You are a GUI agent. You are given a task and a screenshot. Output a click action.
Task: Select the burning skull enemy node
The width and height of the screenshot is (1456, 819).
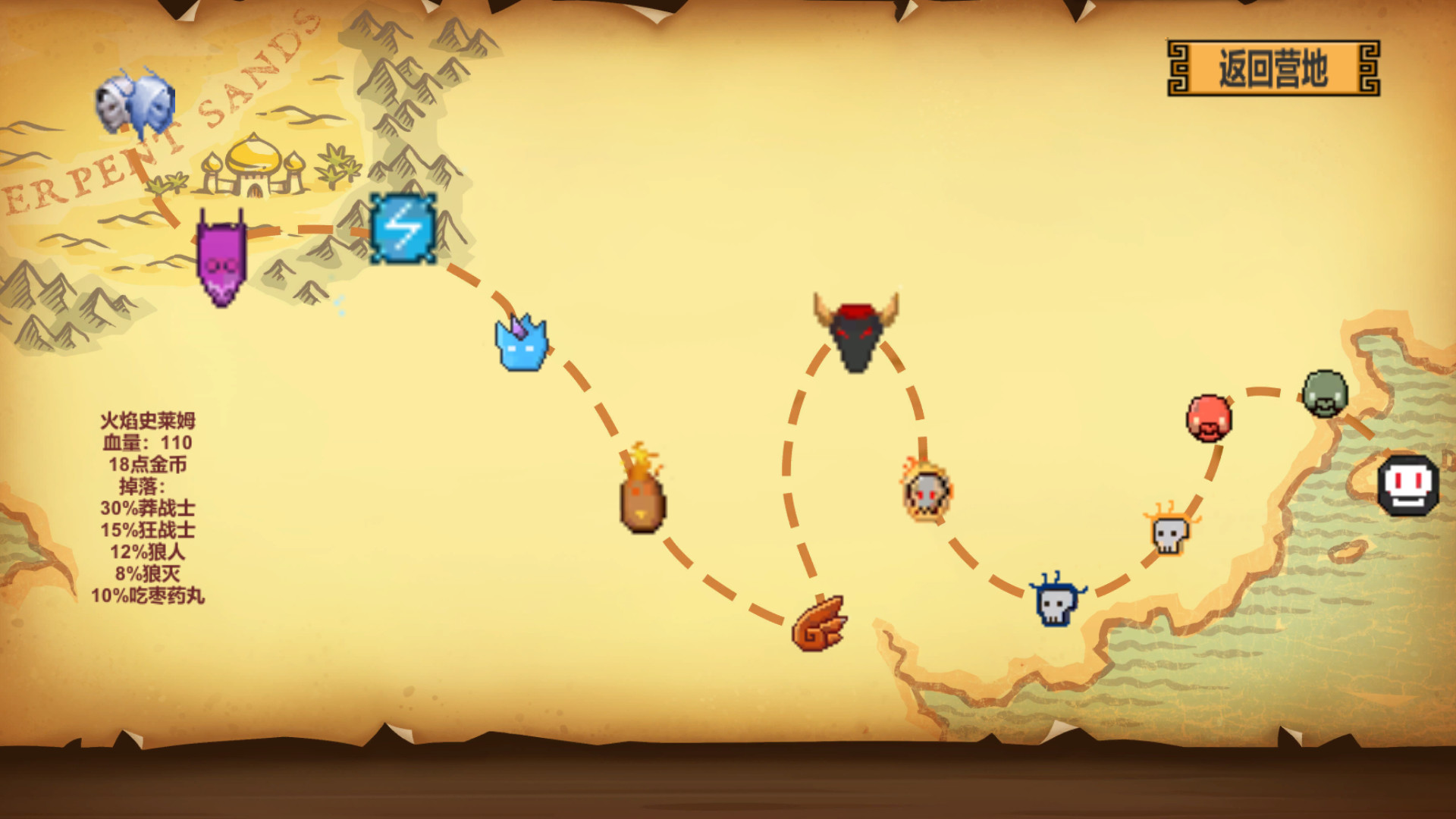point(927,493)
